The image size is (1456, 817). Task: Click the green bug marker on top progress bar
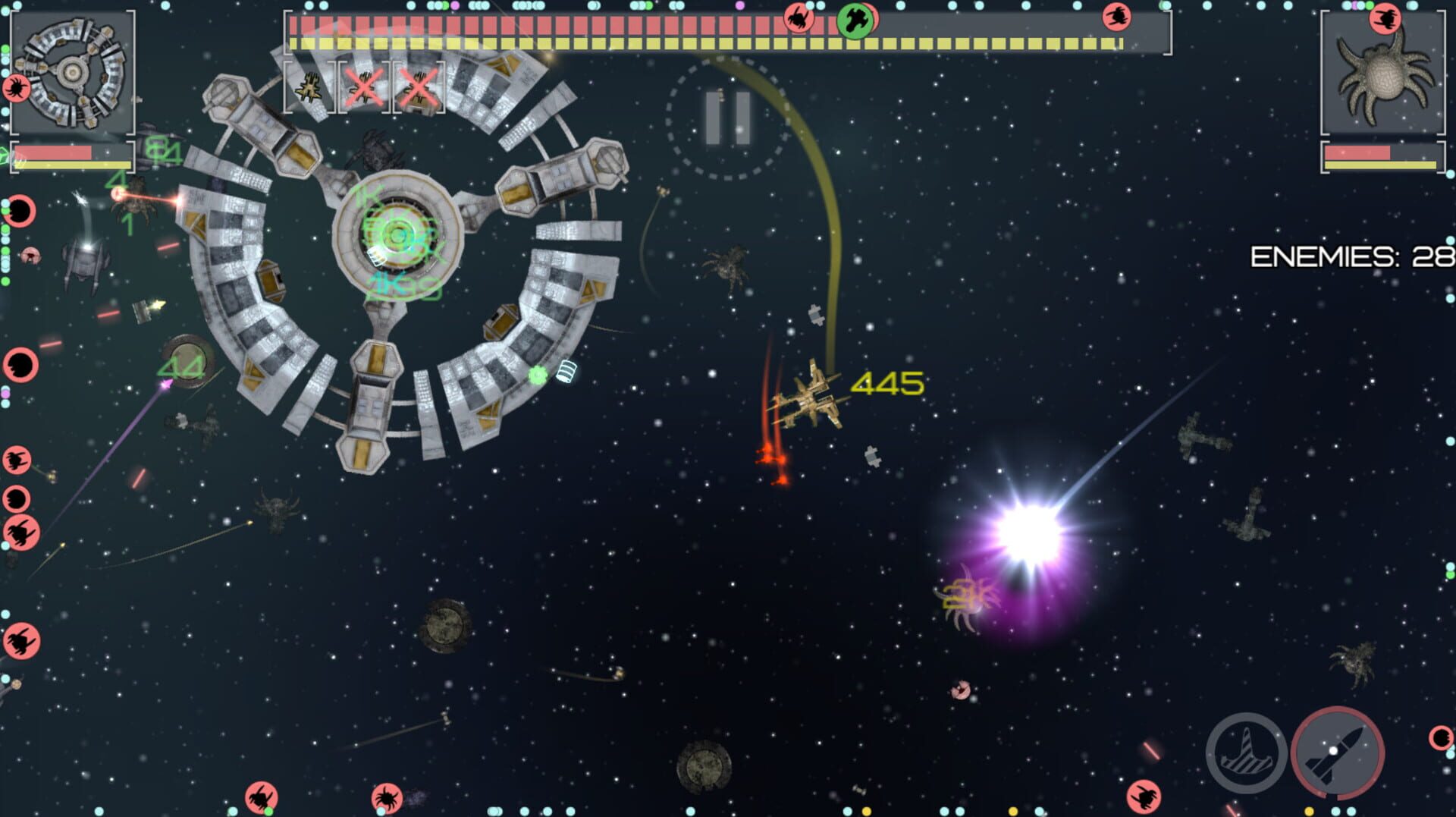tap(855, 19)
